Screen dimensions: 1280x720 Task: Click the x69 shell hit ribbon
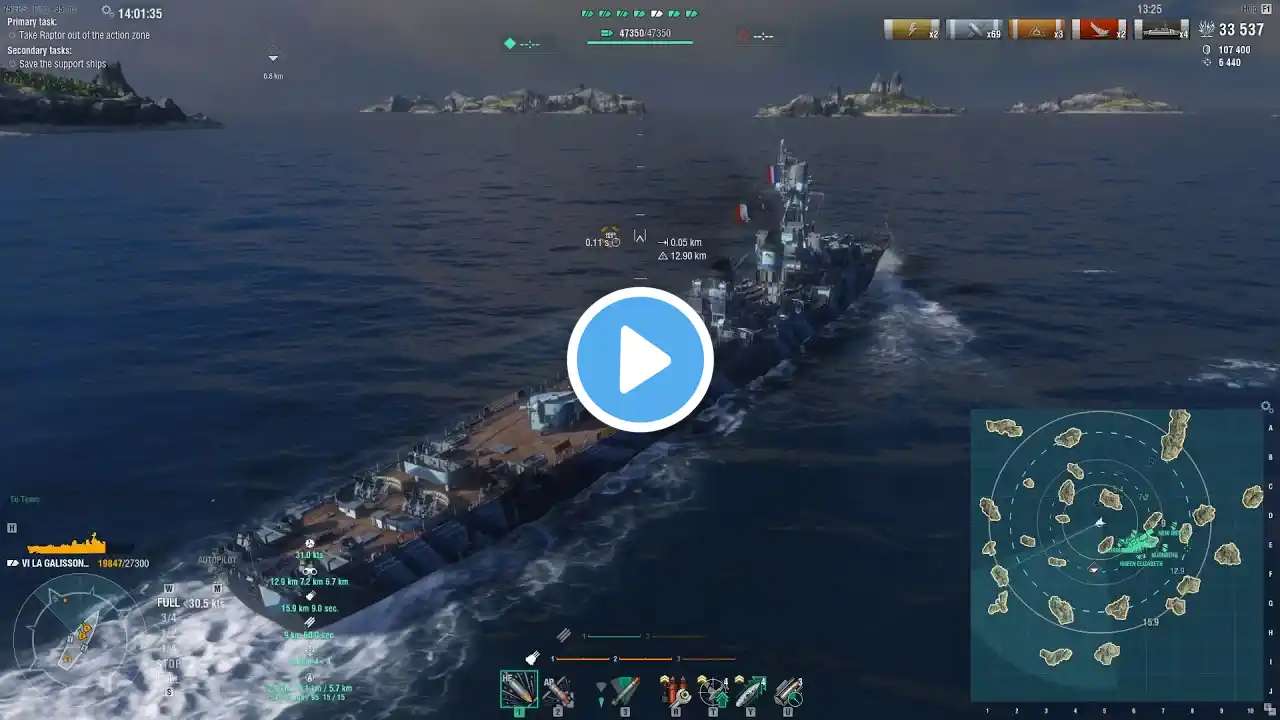(974, 30)
